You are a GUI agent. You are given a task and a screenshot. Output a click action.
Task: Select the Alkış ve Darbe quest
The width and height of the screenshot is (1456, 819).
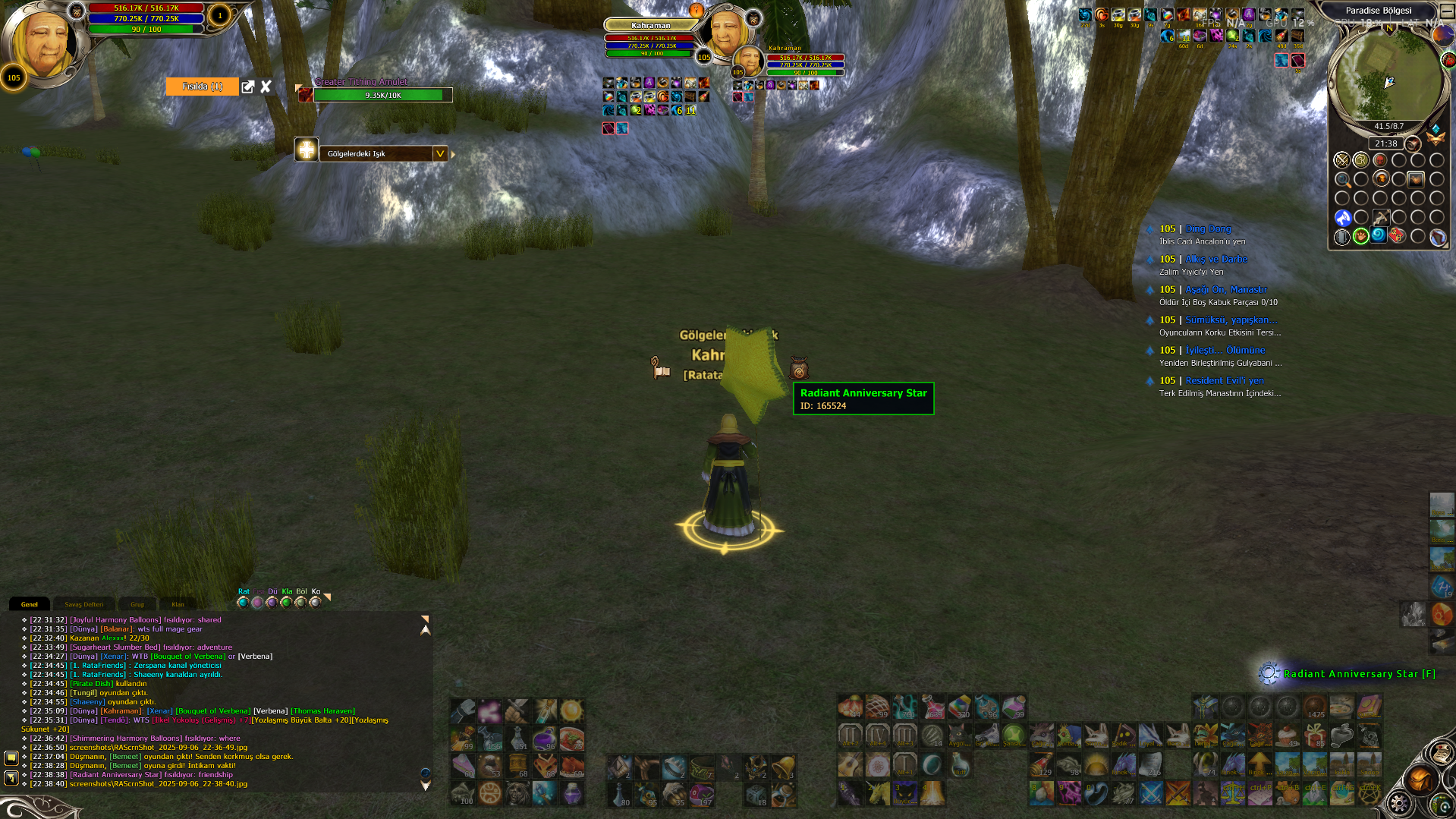(x=1215, y=259)
